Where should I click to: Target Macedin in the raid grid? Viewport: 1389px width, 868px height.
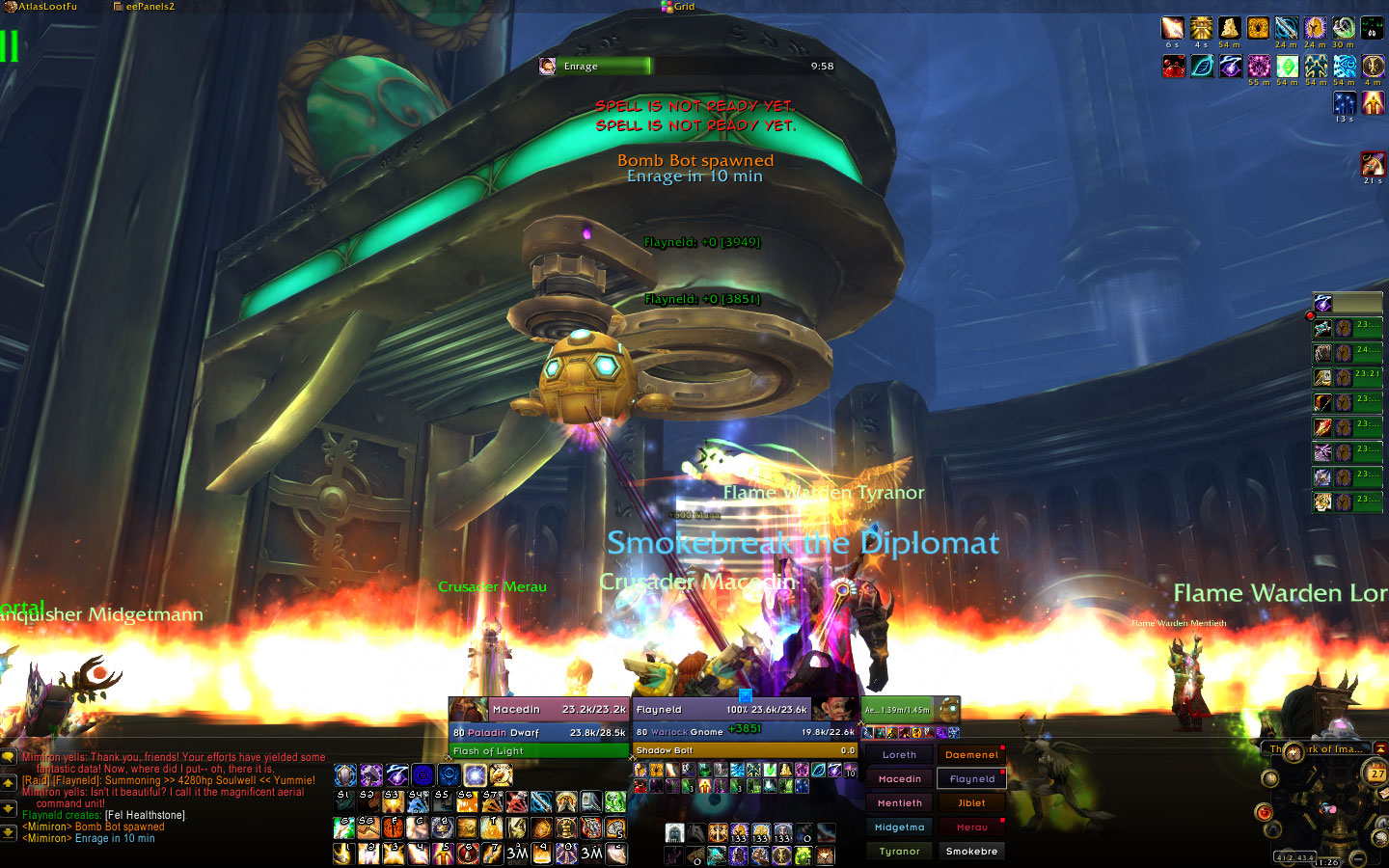pyautogui.click(x=899, y=779)
